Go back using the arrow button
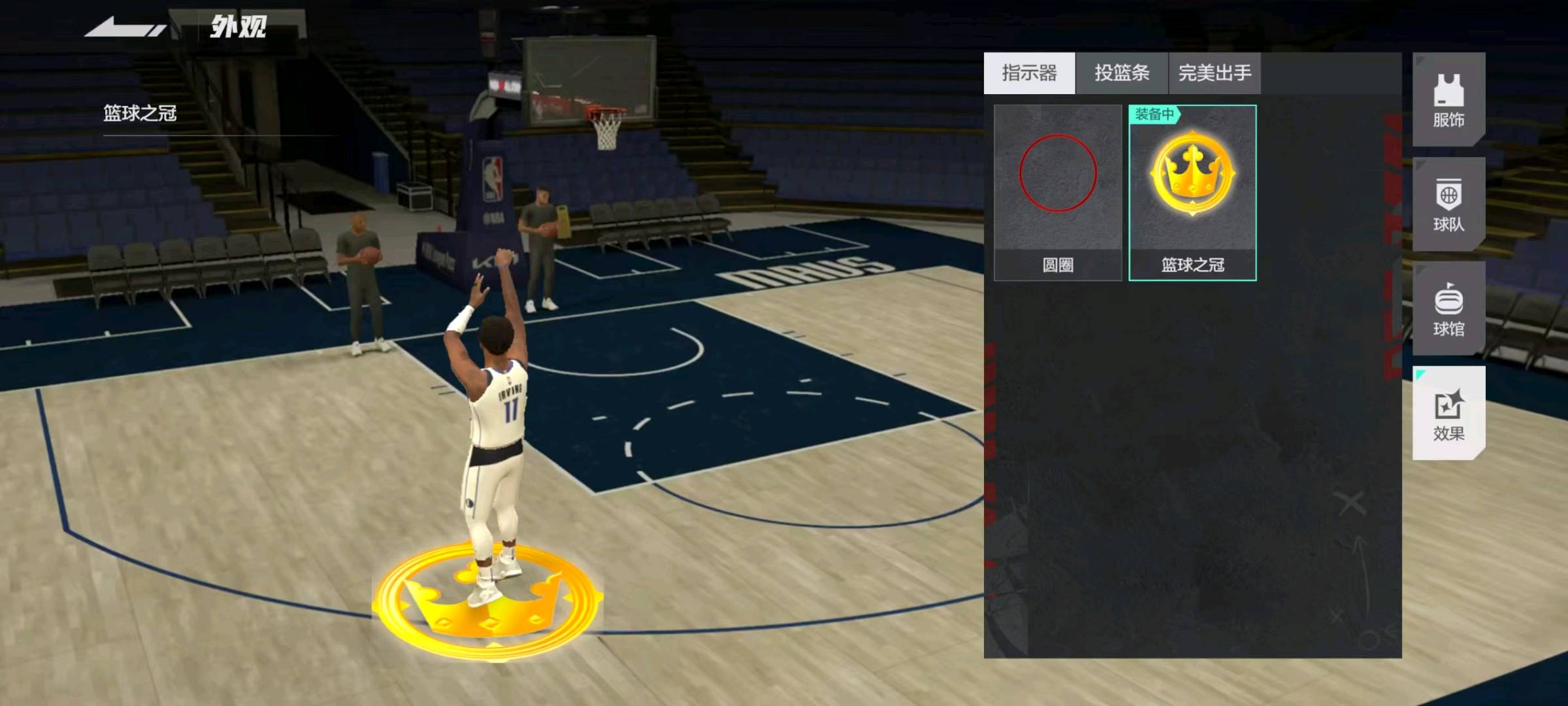This screenshot has width=1568, height=706. 124,29
